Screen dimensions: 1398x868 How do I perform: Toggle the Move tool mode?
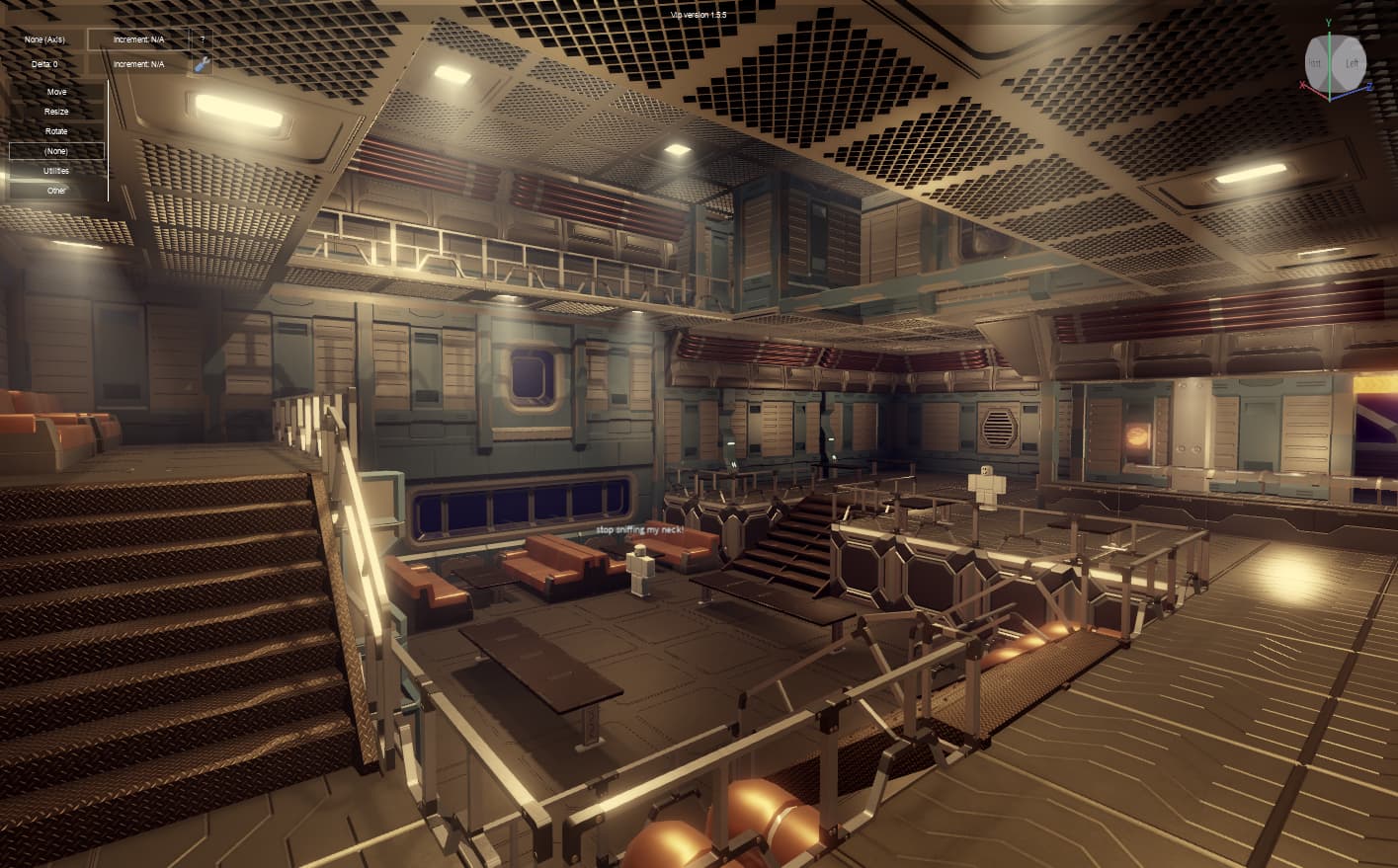click(x=56, y=92)
